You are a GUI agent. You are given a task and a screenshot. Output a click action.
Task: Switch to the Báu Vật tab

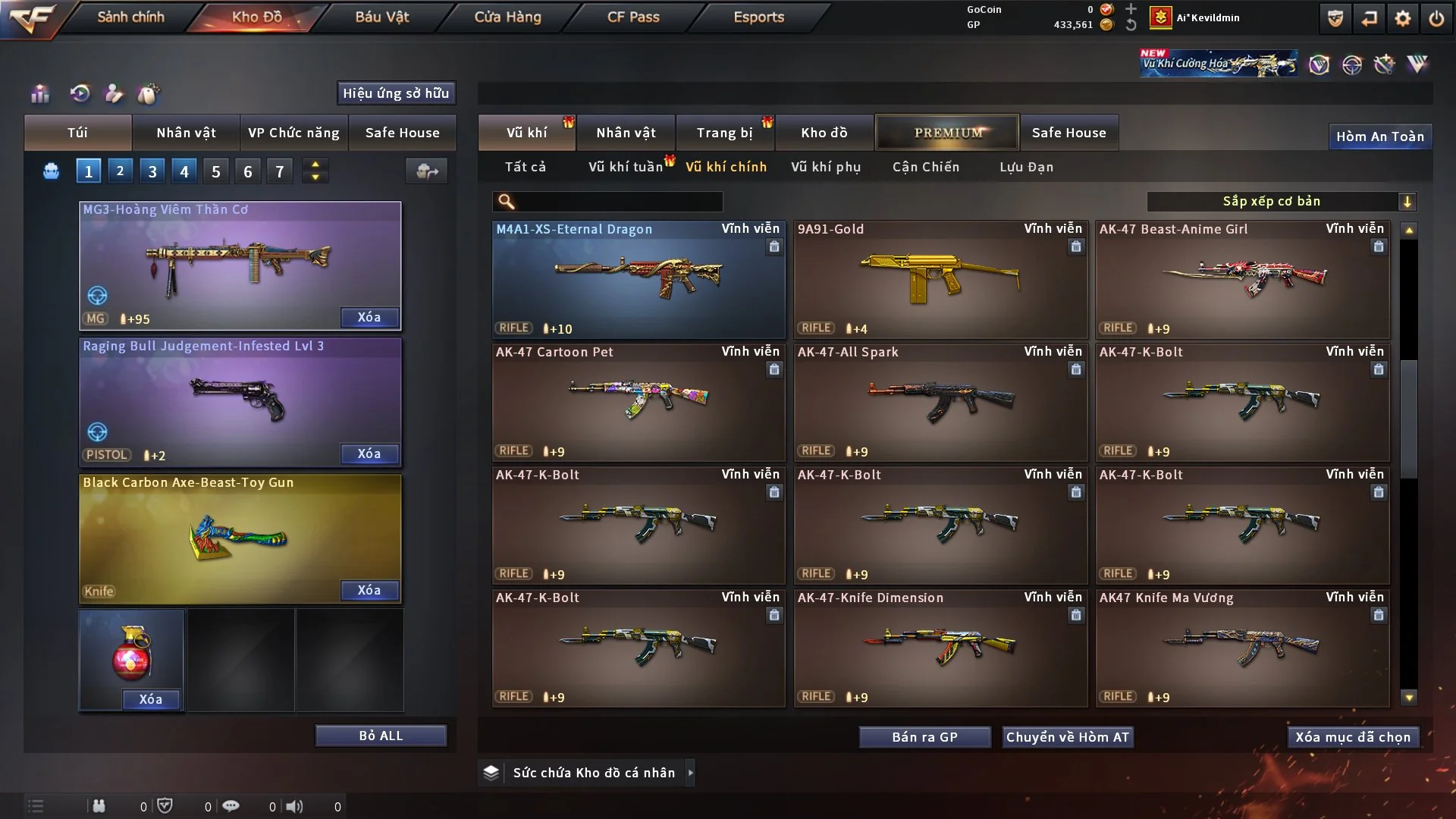pos(381,17)
